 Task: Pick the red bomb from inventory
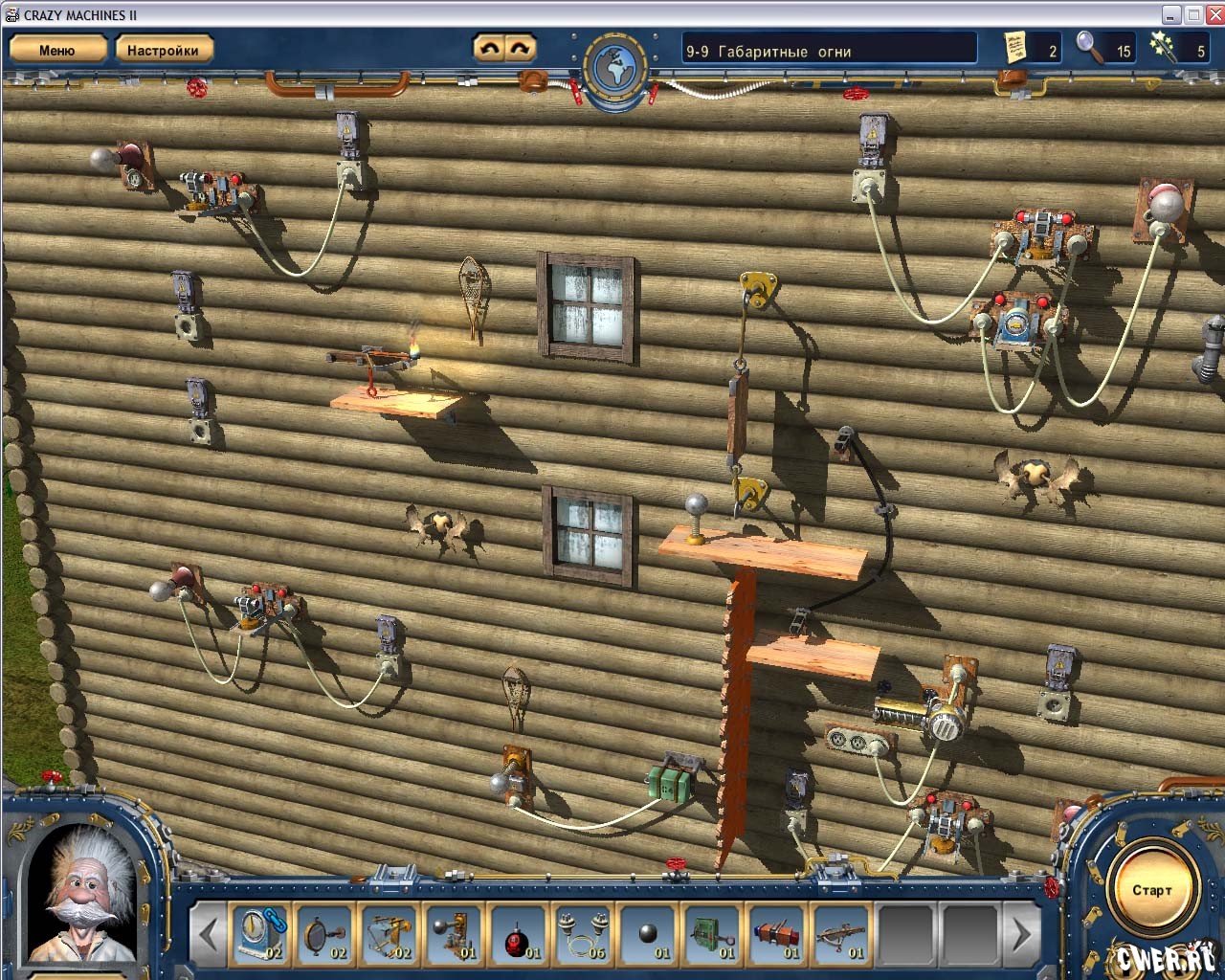click(518, 933)
